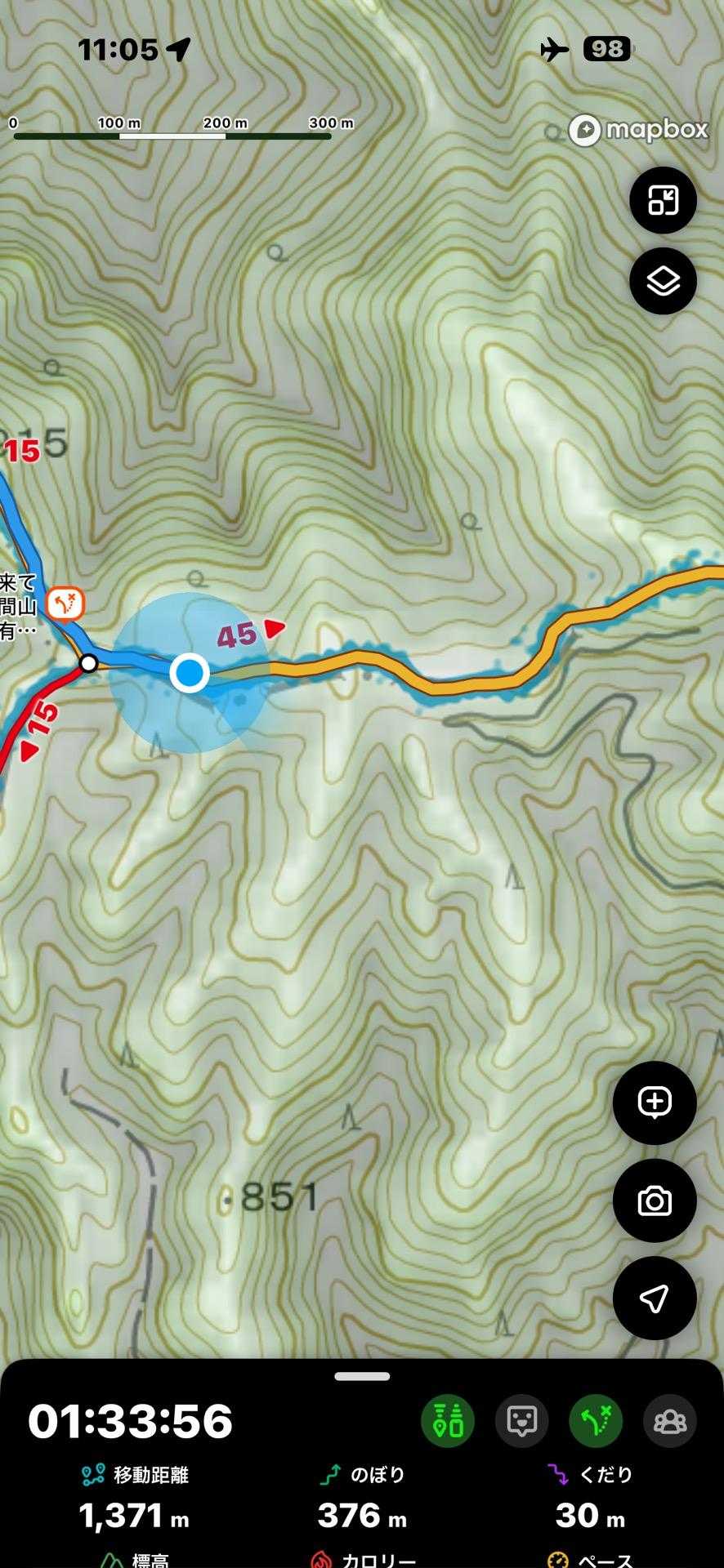
Task: Toggle the smiling face speech-bubble icon
Action: click(x=521, y=1422)
